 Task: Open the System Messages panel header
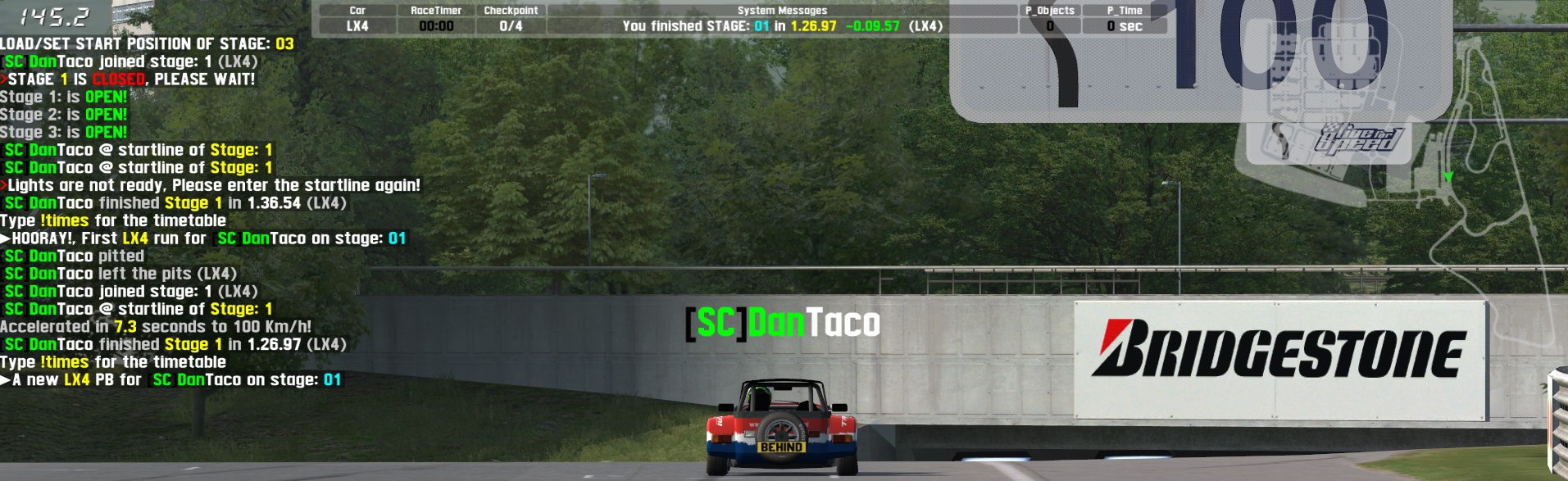pyautogui.click(x=782, y=11)
